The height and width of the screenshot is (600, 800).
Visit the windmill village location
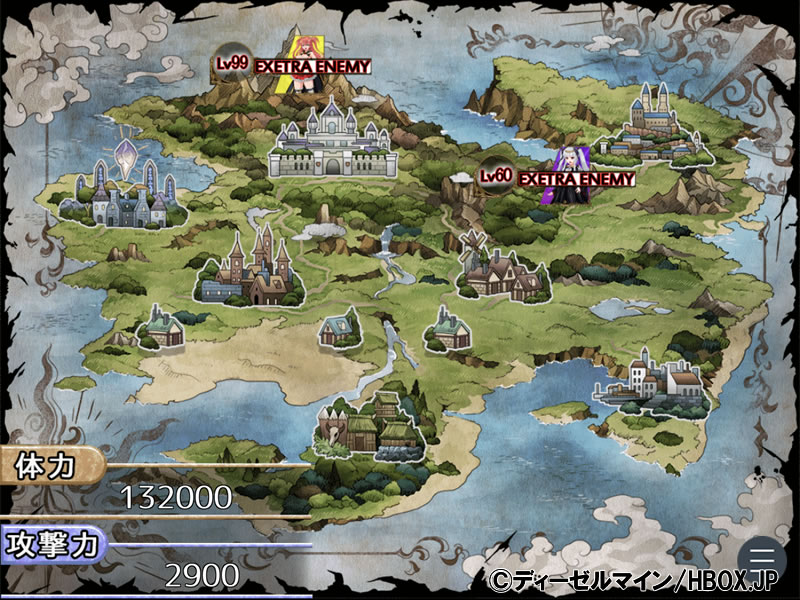pos(501,268)
